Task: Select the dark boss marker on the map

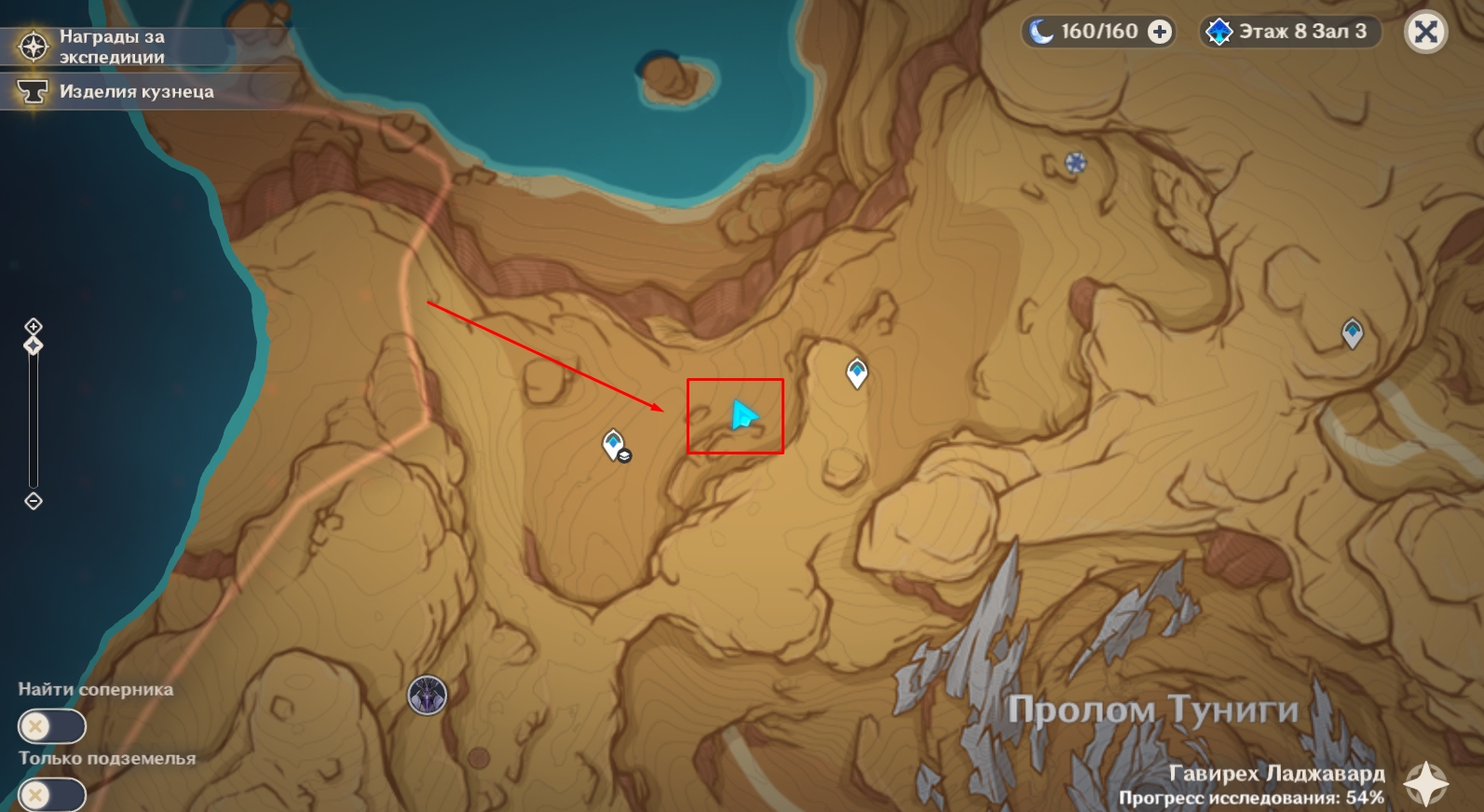Action: [428, 696]
